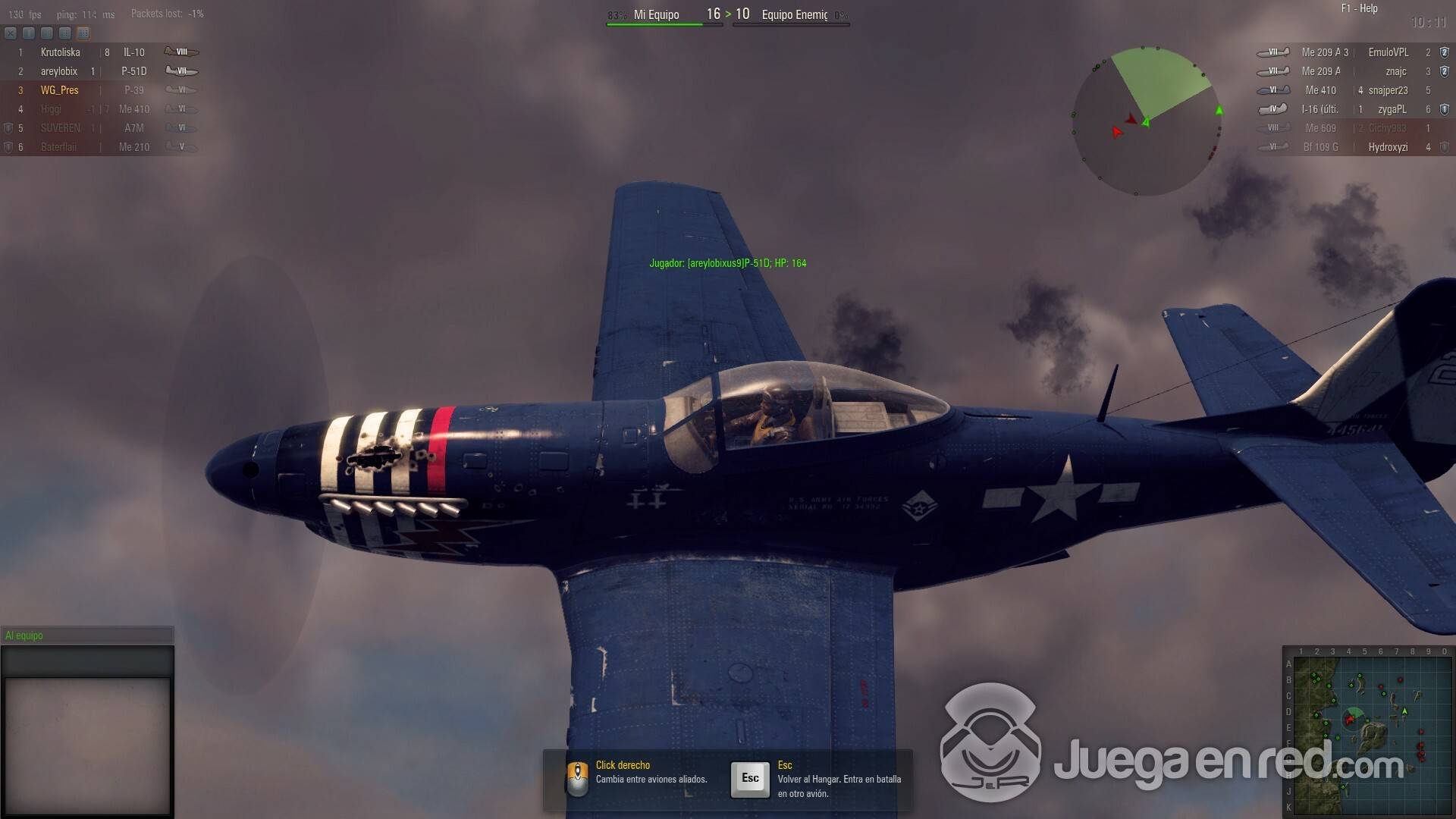Image resolution: width=1456 pixels, height=819 pixels.
Task: Select enemy znajc's row
Action: [x=1354, y=71]
